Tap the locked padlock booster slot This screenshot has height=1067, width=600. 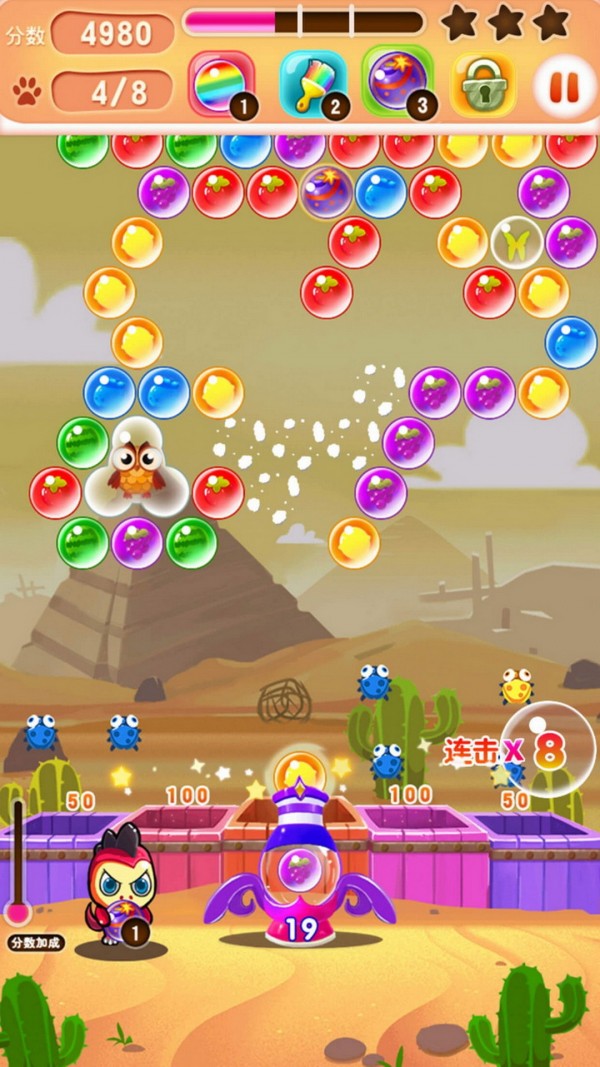(x=483, y=85)
